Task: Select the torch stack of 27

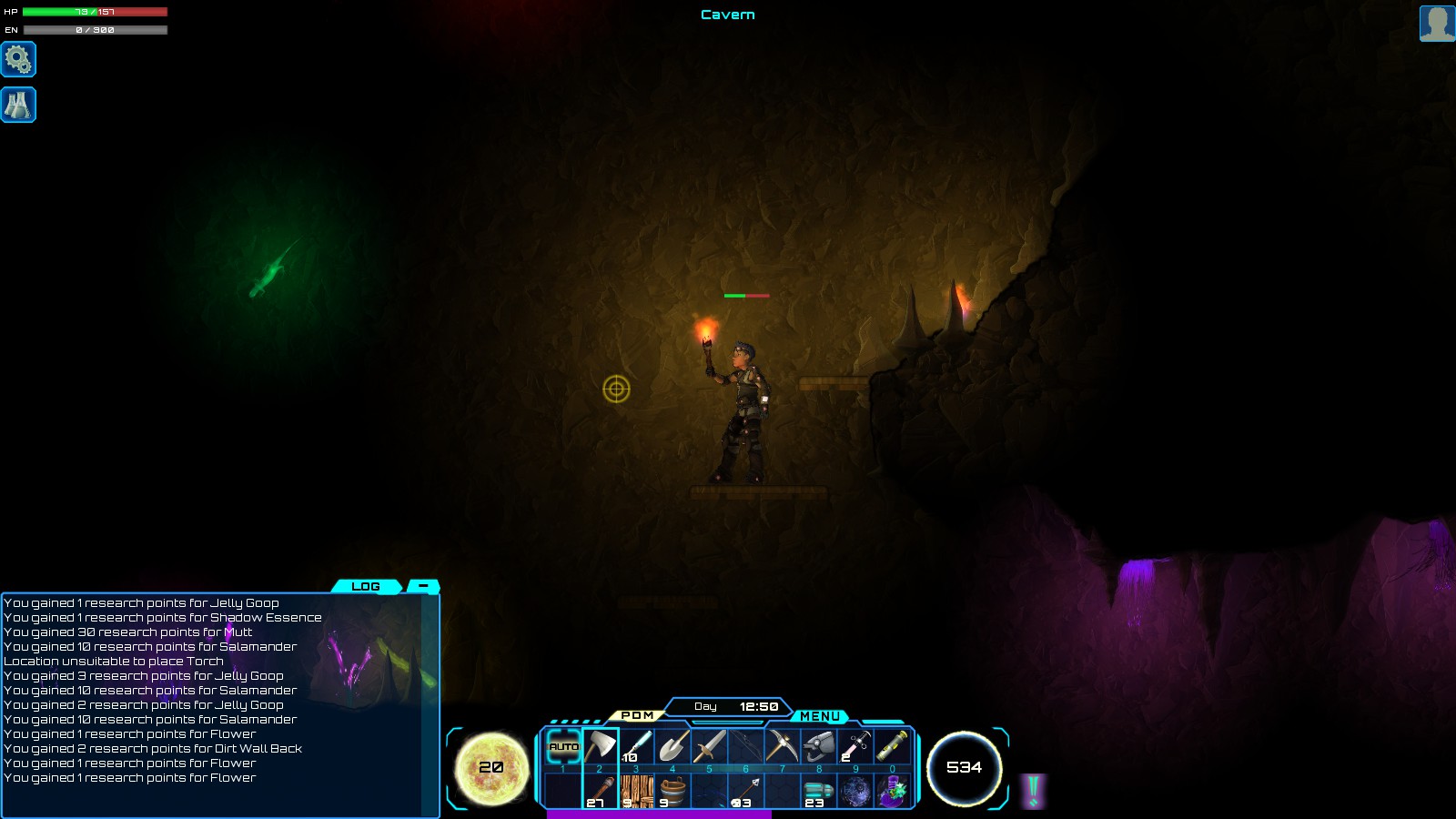Action: click(600, 791)
